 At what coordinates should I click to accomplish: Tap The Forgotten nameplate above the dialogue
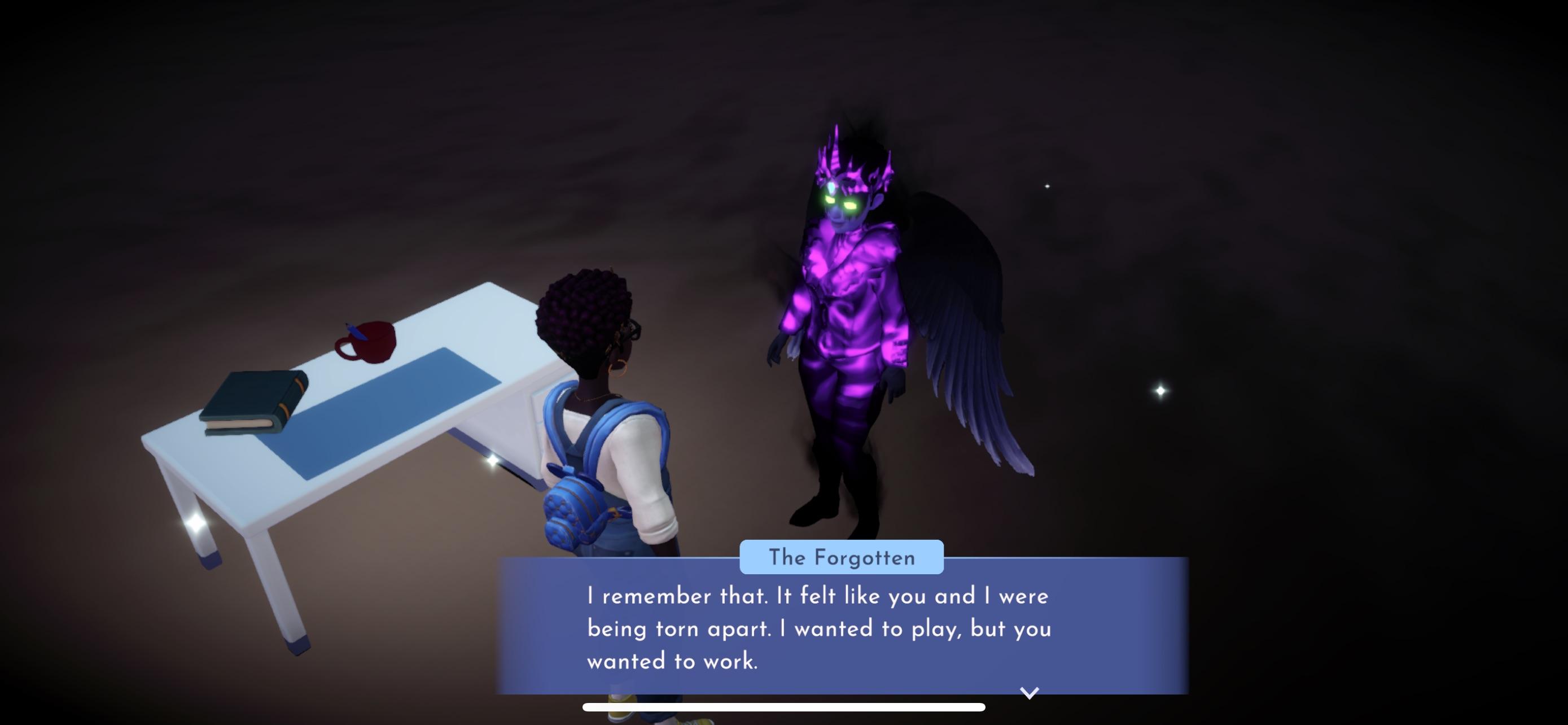click(x=843, y=556)
